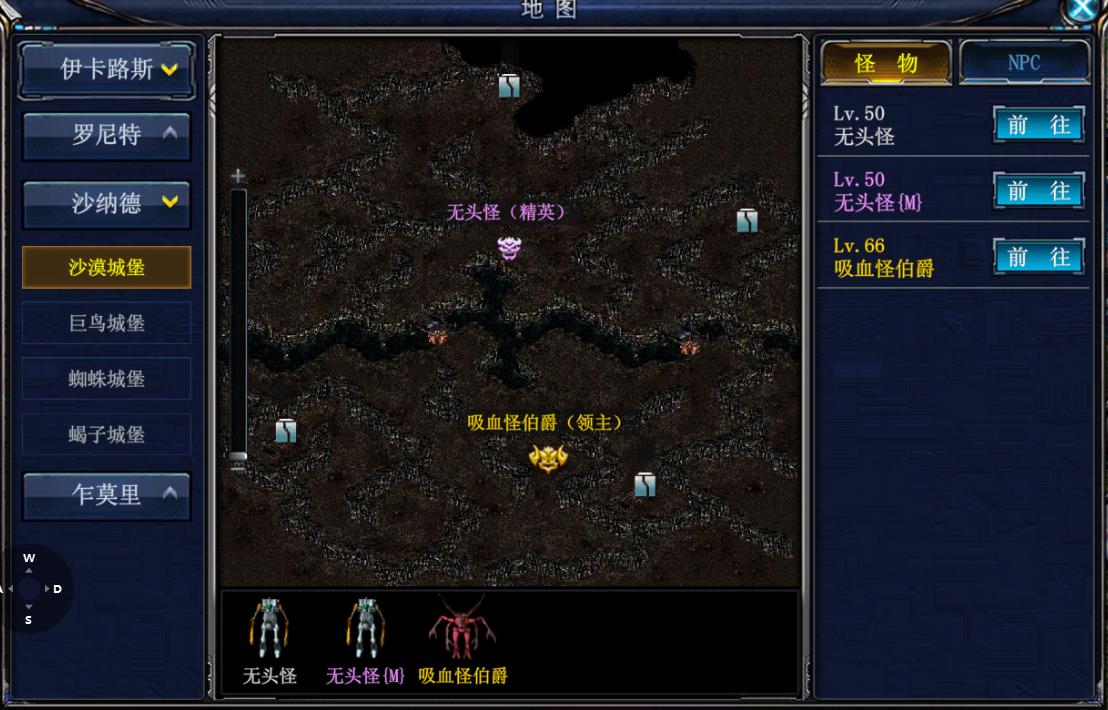Click the 无头怪（精英）purple map marker
The width and height of the screenshot is (1108, 710).
pyautogui.click(x=509, y=248)
